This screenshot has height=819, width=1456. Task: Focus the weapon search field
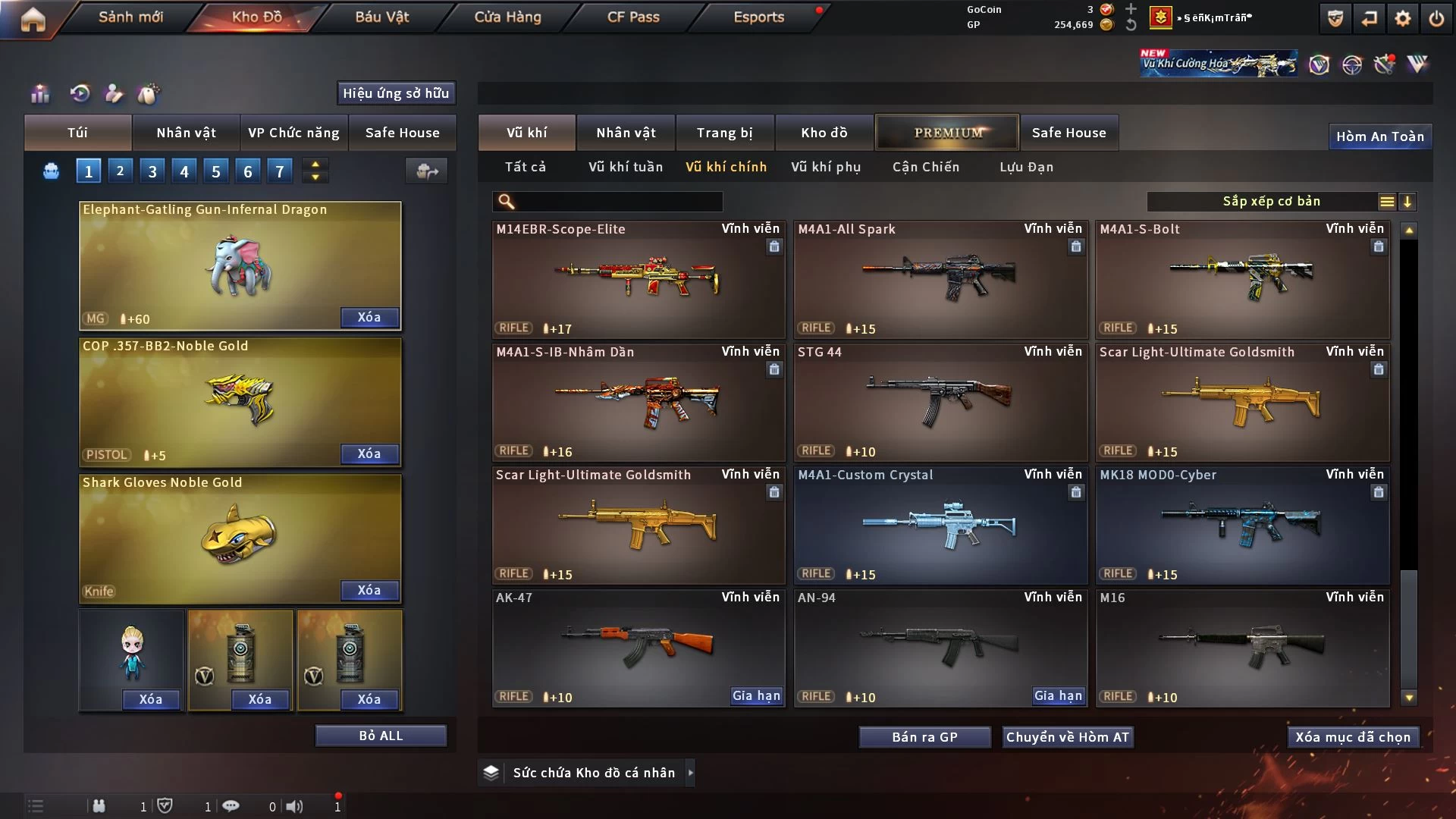point(618,201)
